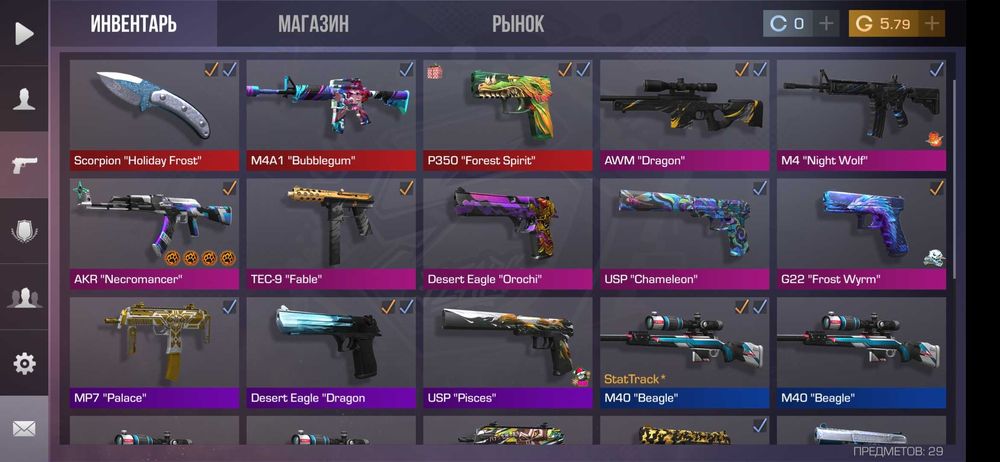Image resolution: width=1000 pixels, height=462 pixels.
Task: Open the friends group icon
Action: click(x=24, y=297)
